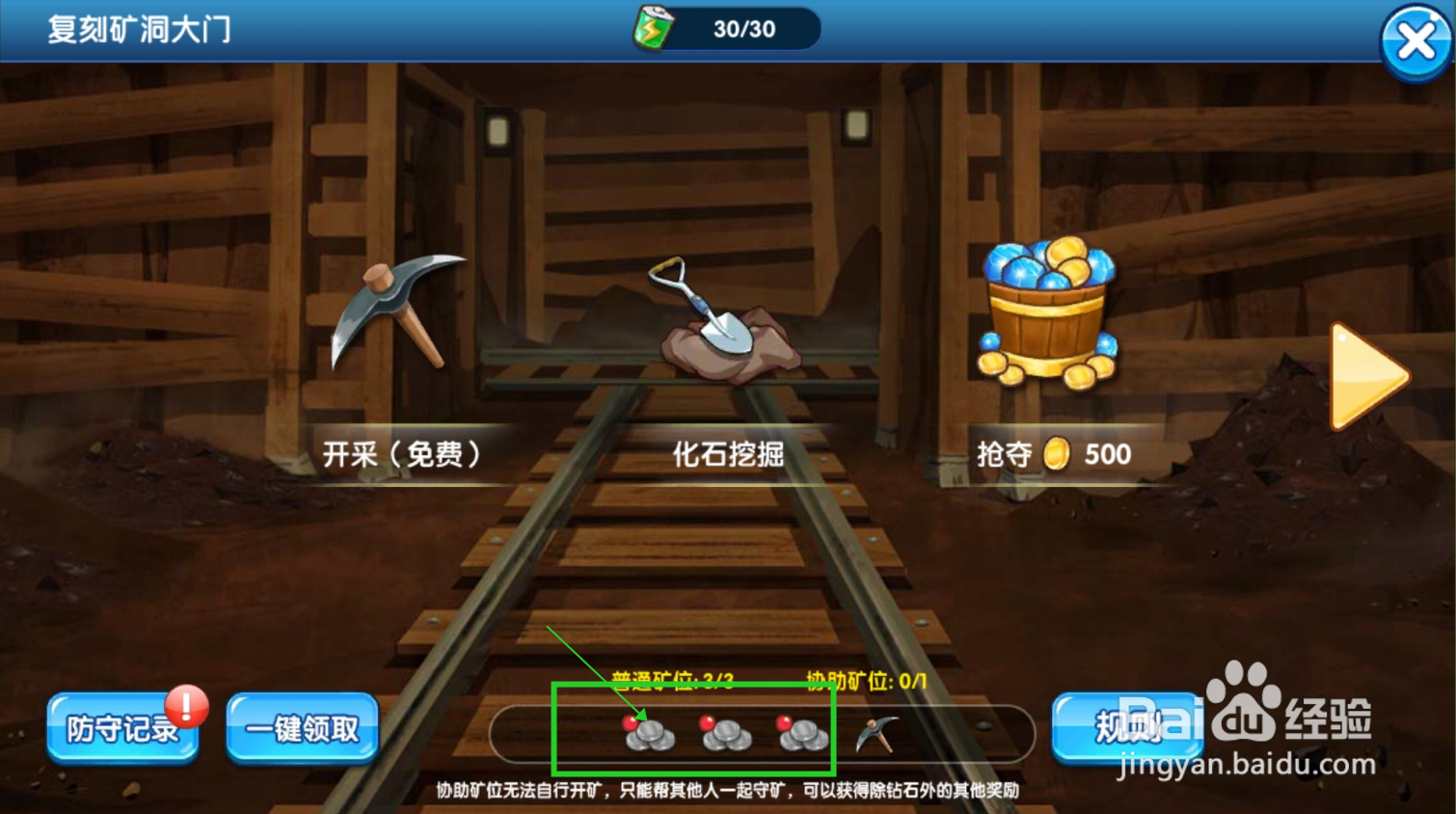Claim rewards using the 一键领取 button
This screenshot has height=814, width=1456.
coord(302,730)
